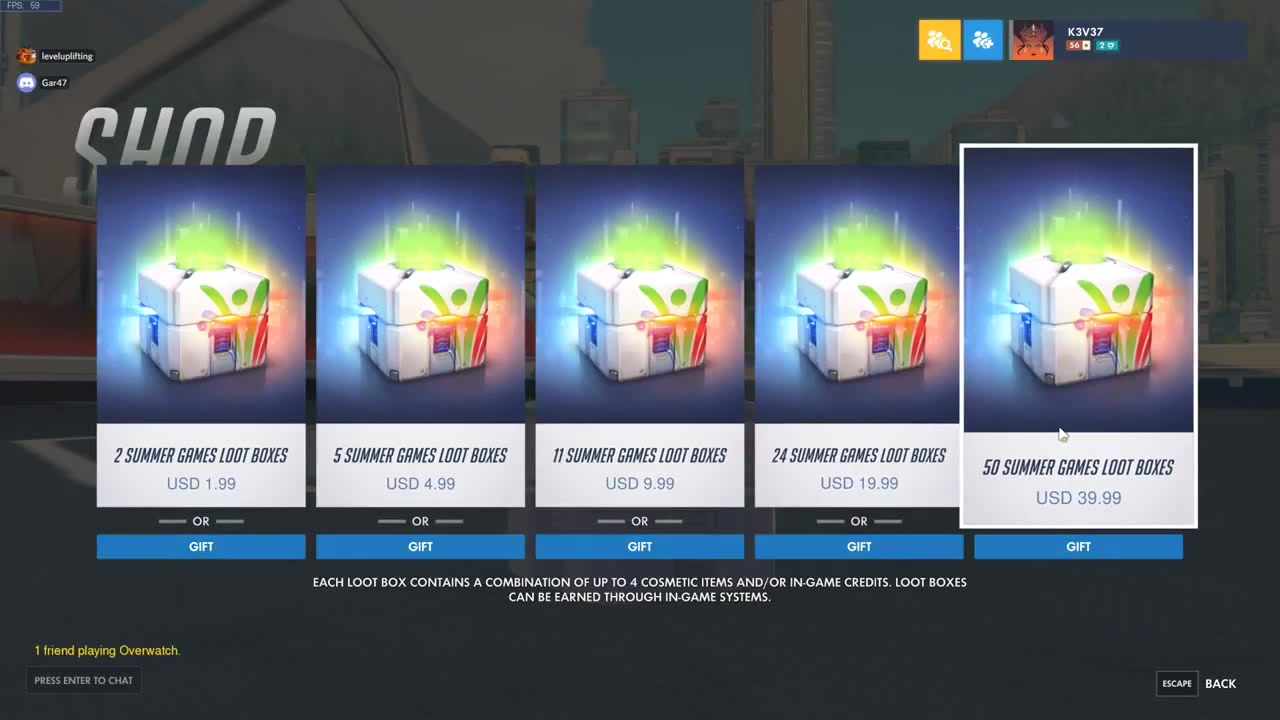Select the highlighted 50 loot boxes image
1280x720 pixels.
tap(1078, 289)
